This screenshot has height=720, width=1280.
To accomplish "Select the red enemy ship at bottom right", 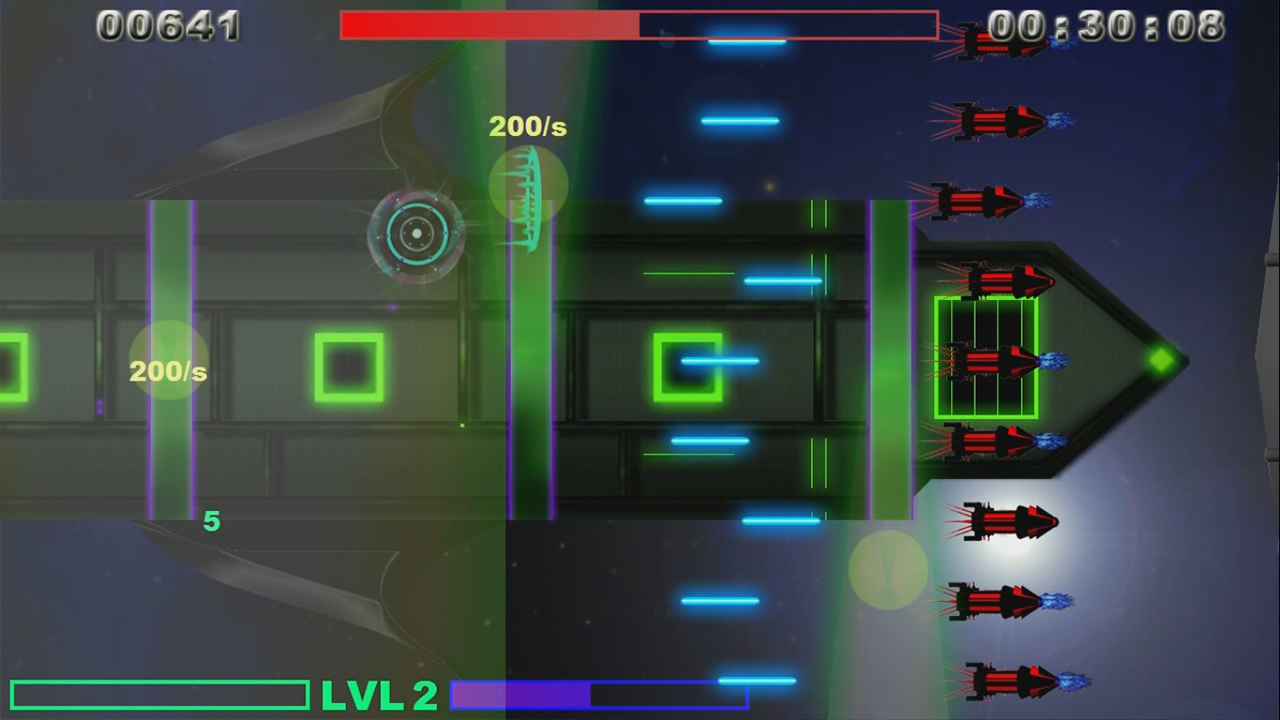I will click(1010, 680).
